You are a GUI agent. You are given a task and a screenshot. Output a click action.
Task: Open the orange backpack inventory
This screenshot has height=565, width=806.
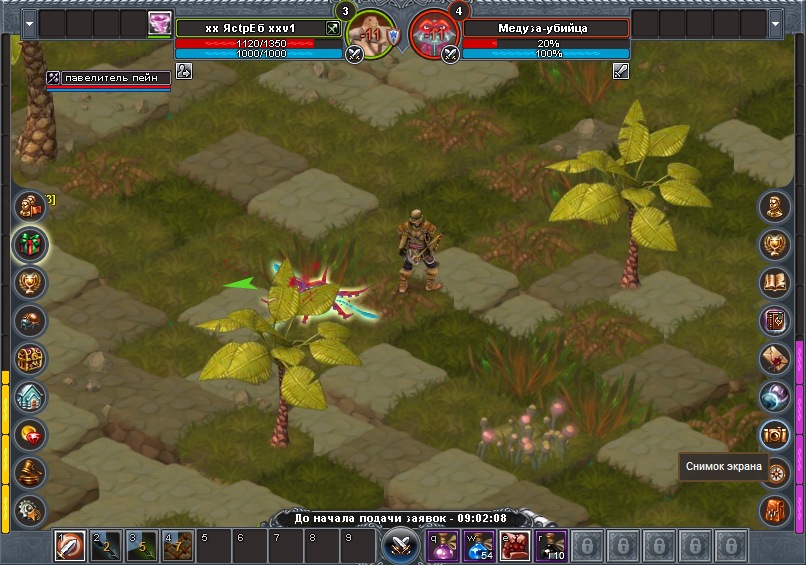(775, 510)
